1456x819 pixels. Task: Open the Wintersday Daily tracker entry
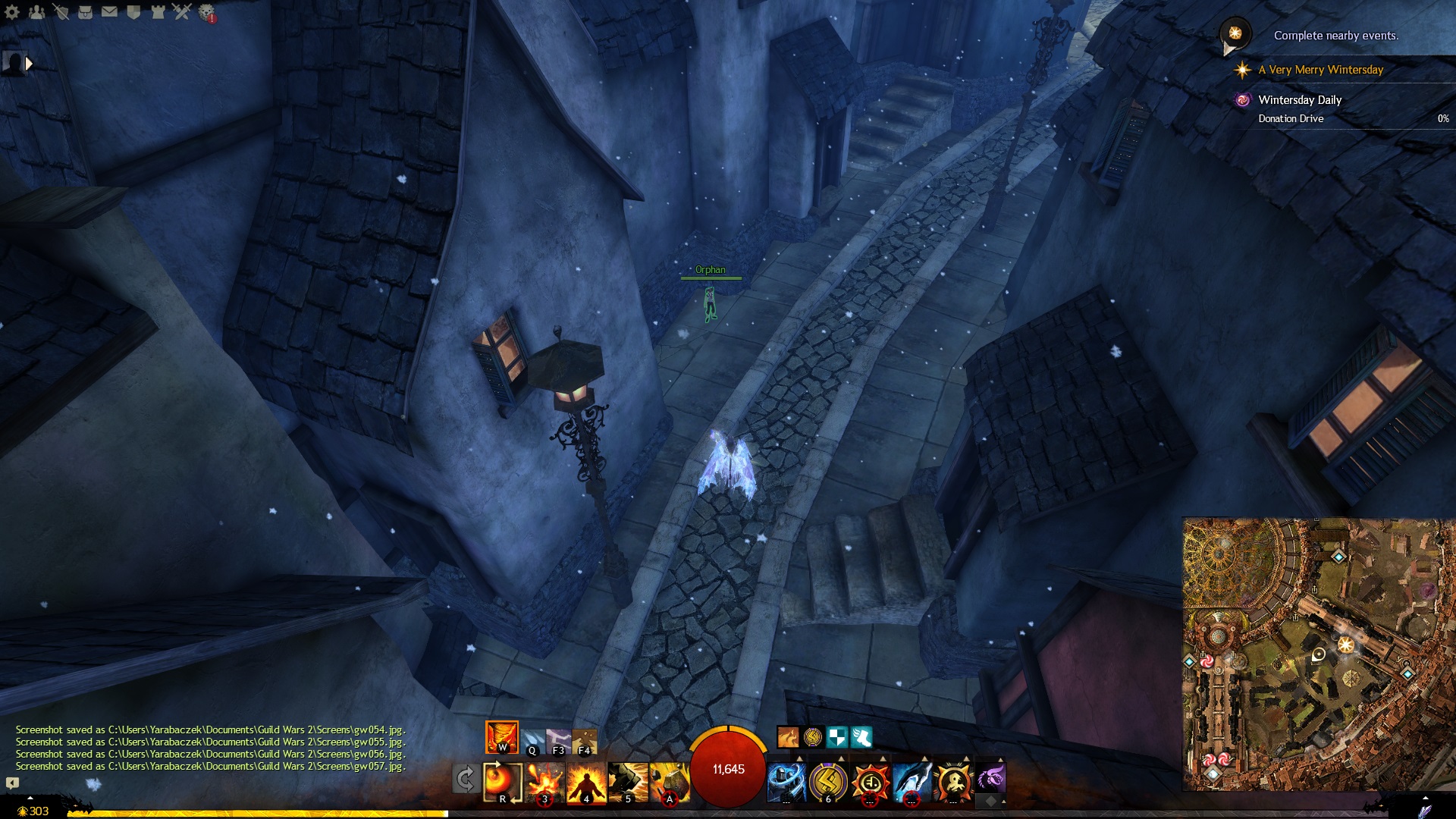click(1299, 100)
